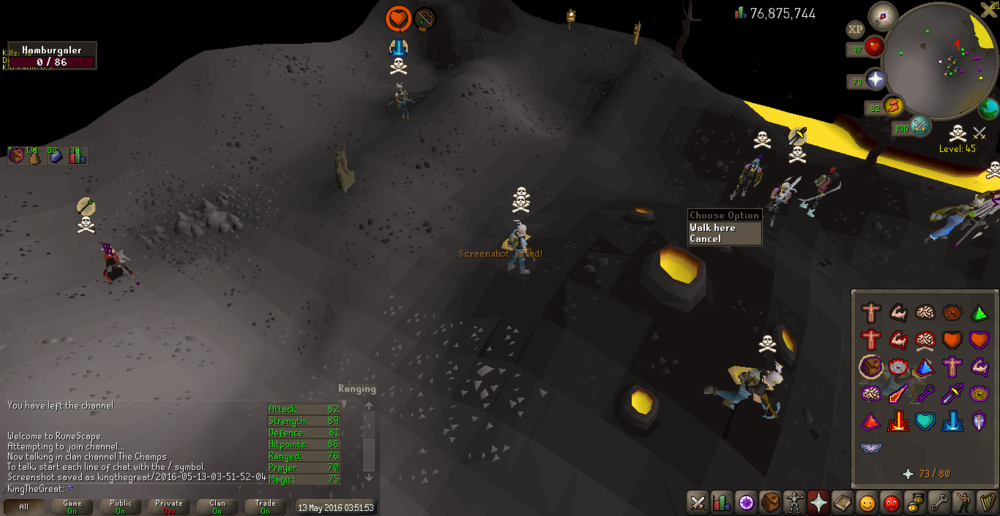Open the world map globe

tap(988, 108)
